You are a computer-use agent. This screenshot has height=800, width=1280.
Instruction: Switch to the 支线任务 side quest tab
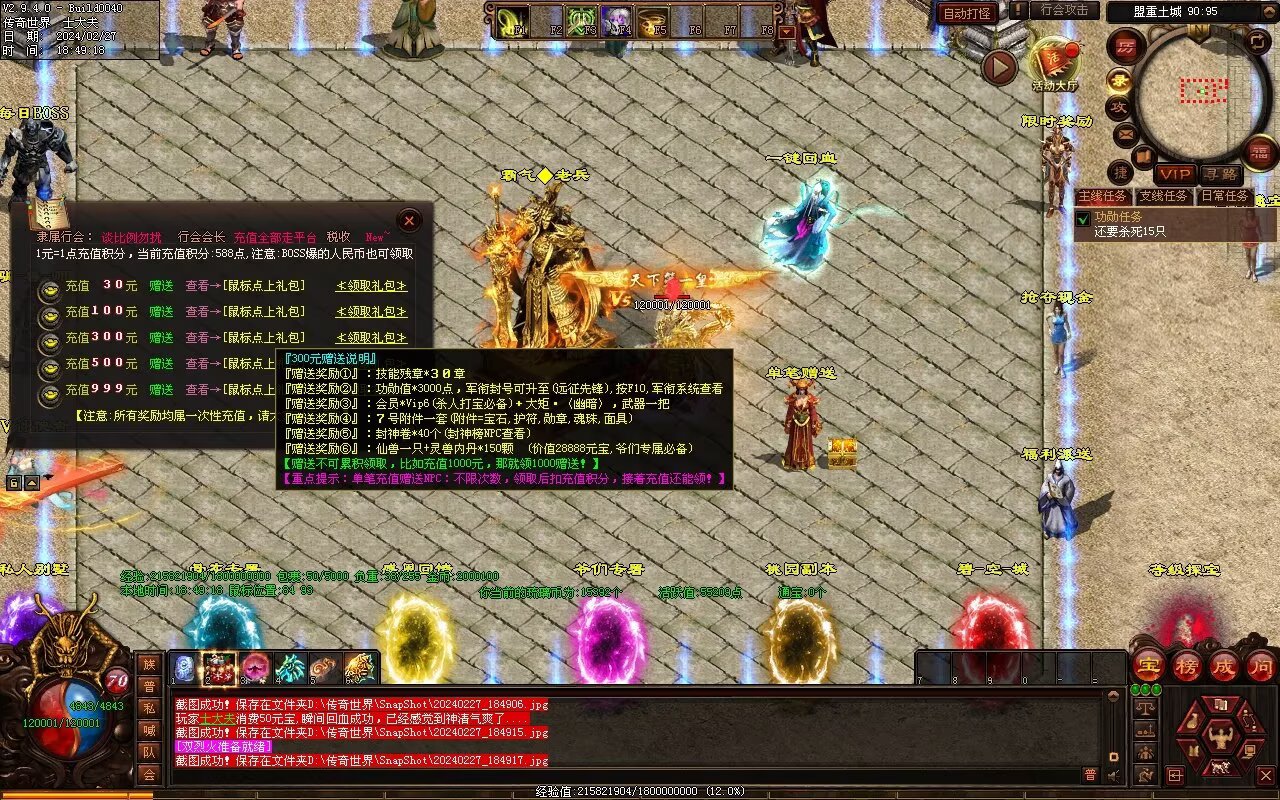1164,197
